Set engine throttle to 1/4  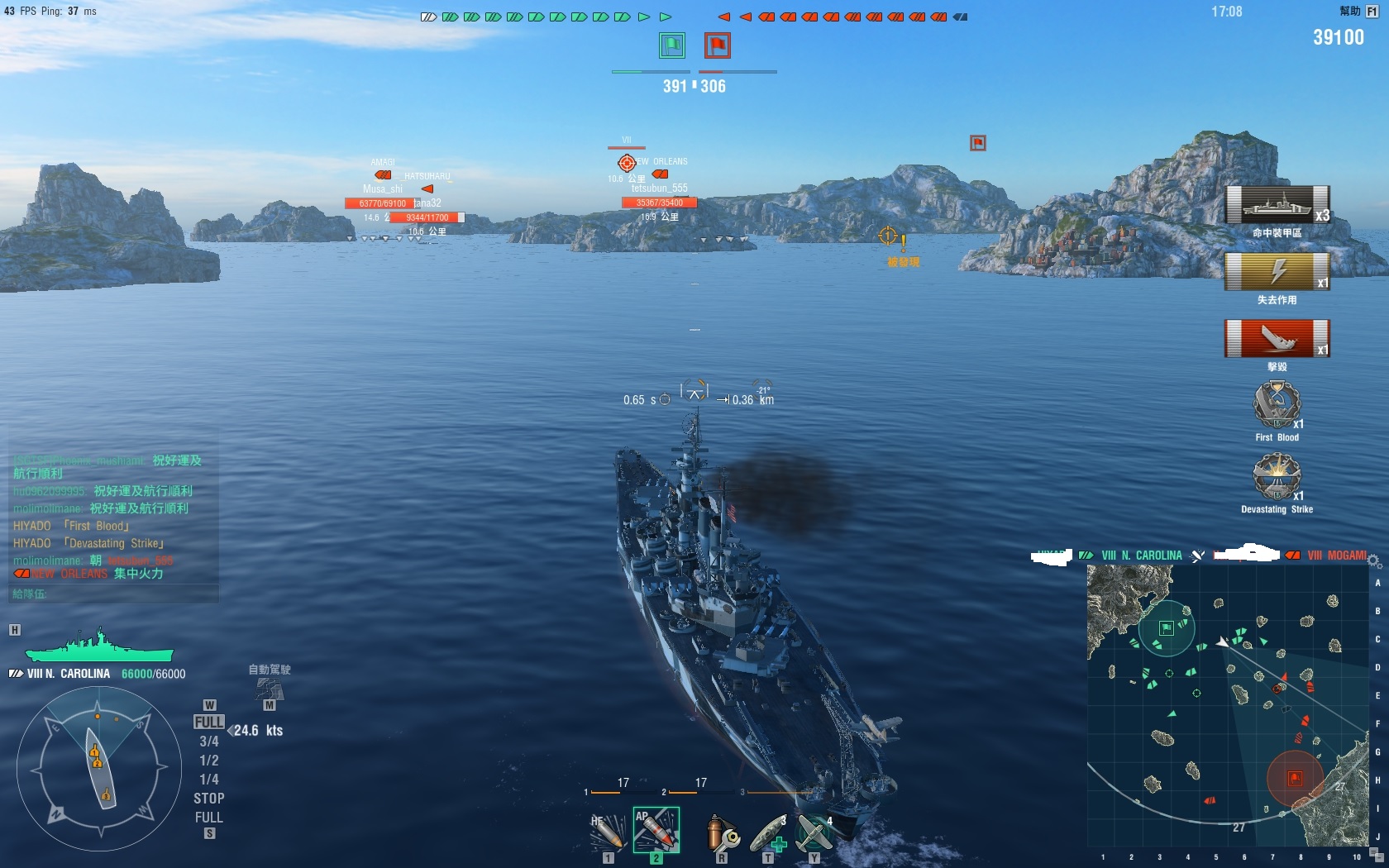[209, 780]
